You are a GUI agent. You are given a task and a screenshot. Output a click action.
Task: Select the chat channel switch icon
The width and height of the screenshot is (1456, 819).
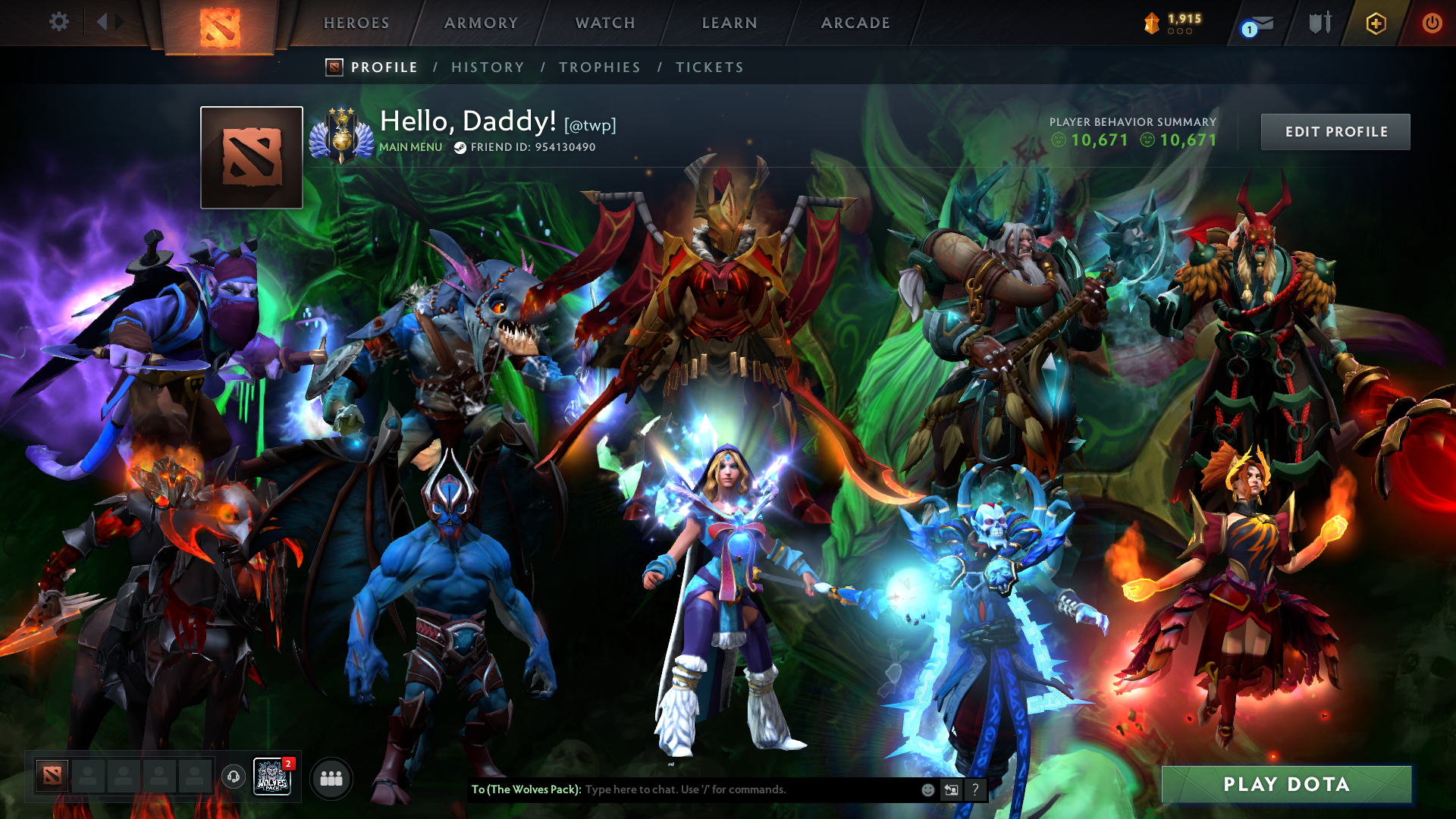pos(951,789)
